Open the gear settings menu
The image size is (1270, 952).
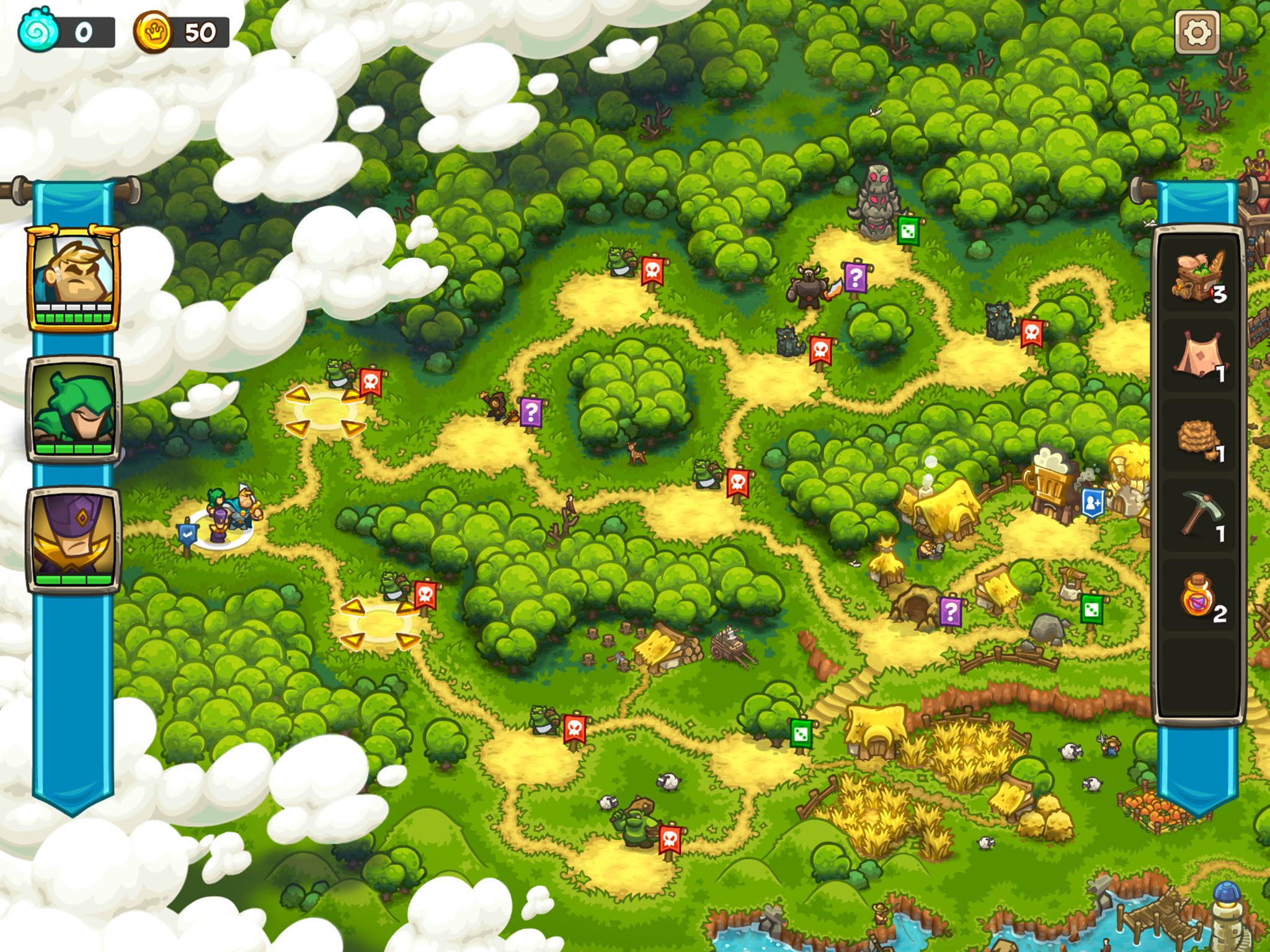[x=1196, y=32]
